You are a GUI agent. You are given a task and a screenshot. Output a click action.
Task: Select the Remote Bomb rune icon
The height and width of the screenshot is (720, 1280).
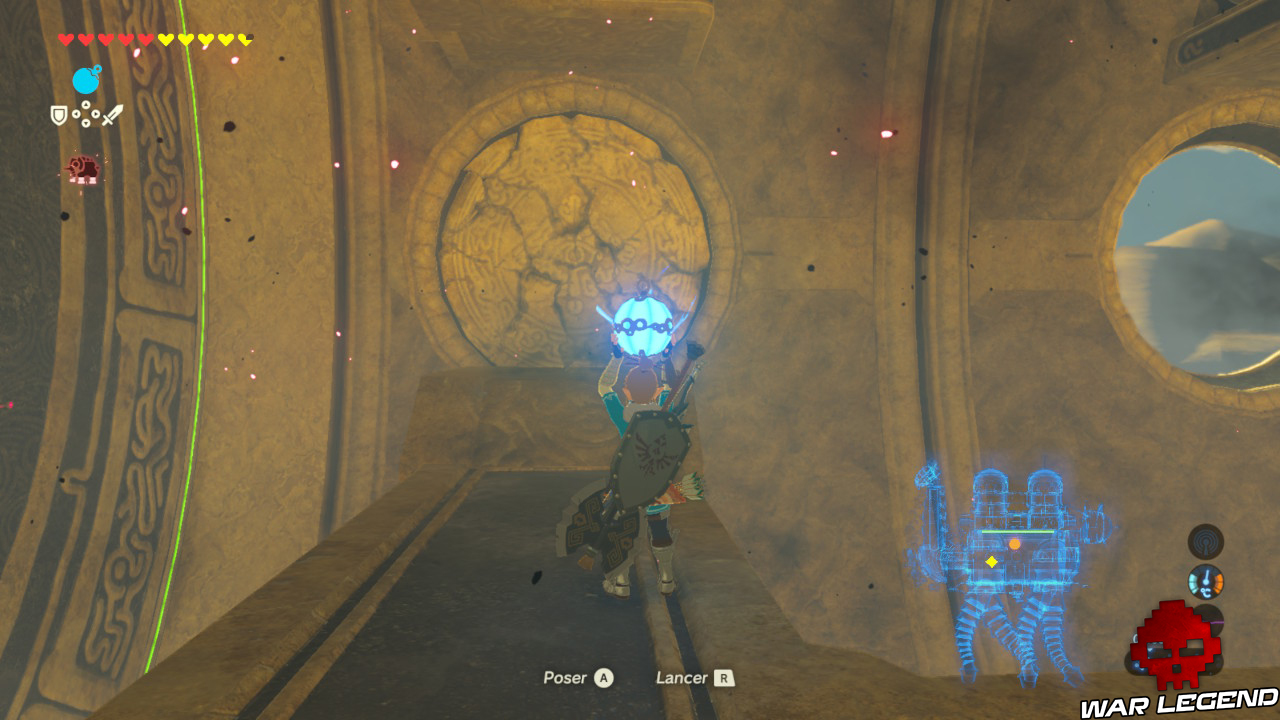pyautogui.click(x=86, y=79)
